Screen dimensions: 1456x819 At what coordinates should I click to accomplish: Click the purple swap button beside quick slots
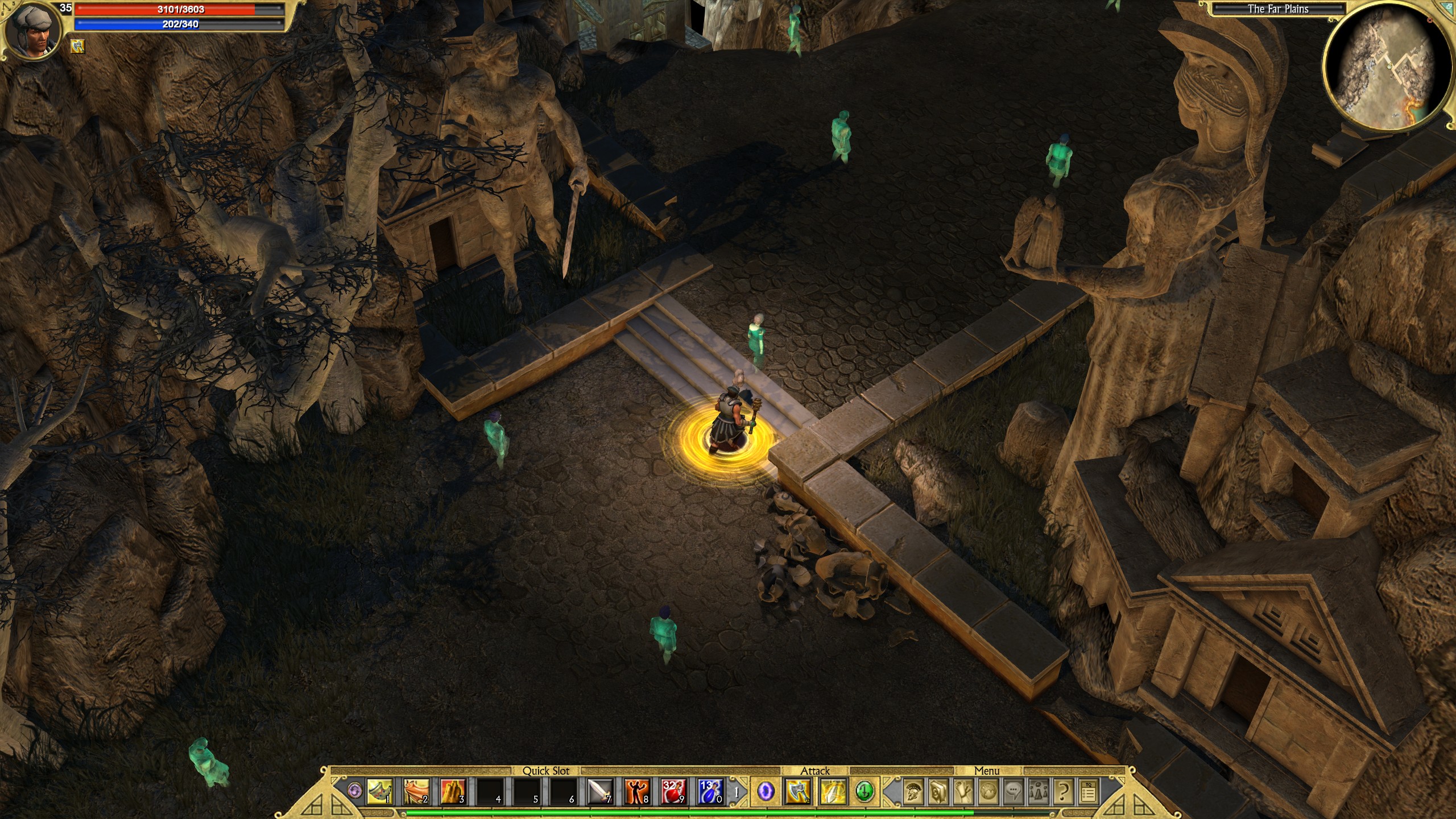[x=355, y=791]
